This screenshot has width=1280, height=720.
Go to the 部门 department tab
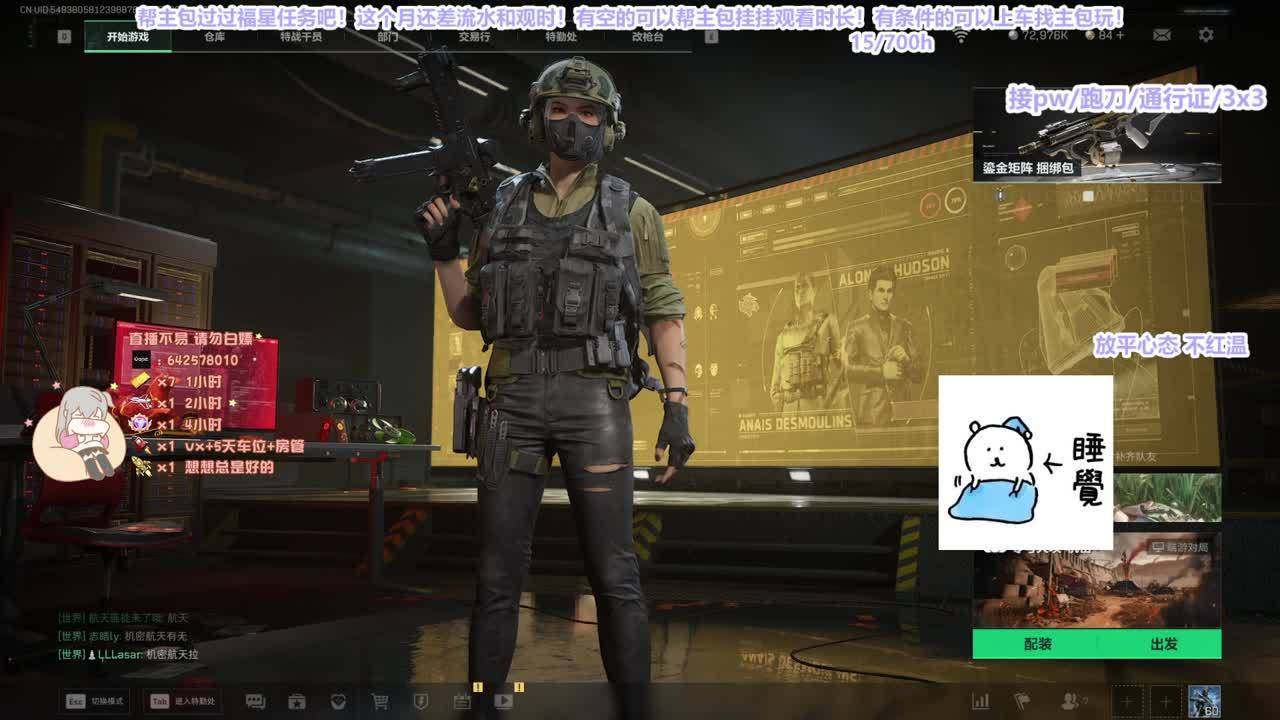pos(388,37)
